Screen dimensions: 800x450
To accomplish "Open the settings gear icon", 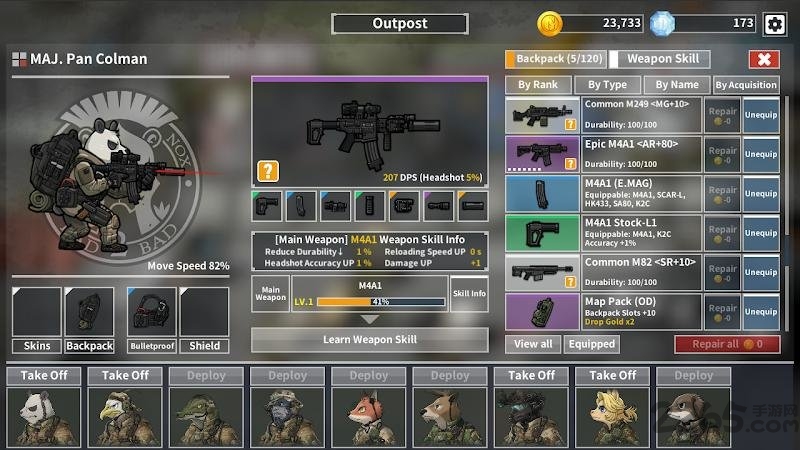I will [773, 24].
